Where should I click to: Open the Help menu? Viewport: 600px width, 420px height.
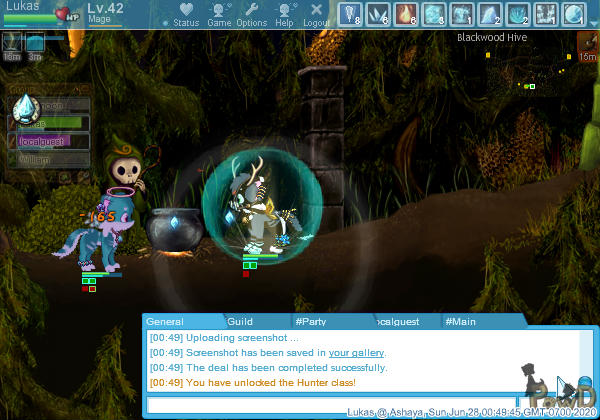[x=284, y=13]
